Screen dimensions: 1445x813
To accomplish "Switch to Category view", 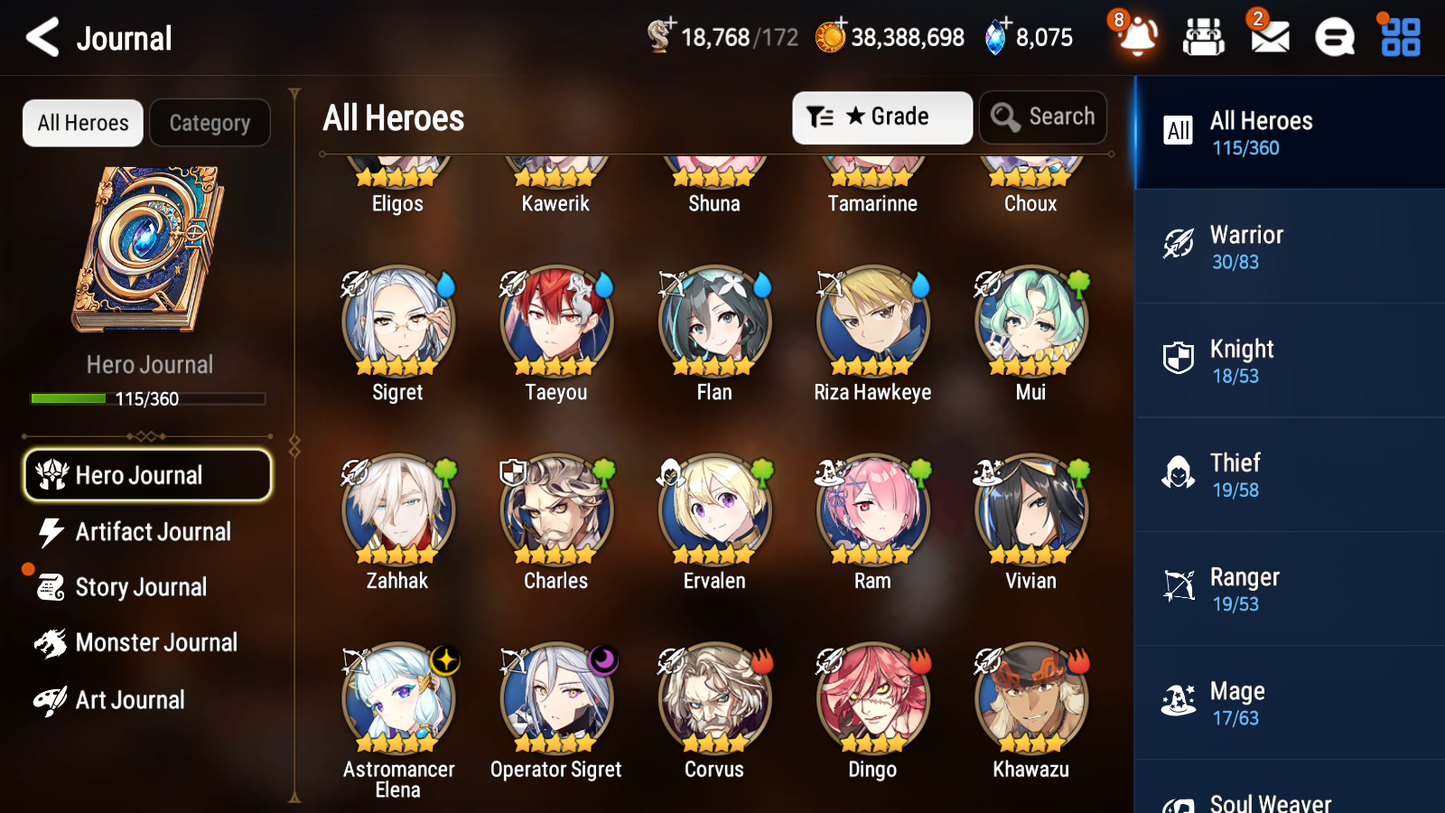I will [x=210, y=123].
